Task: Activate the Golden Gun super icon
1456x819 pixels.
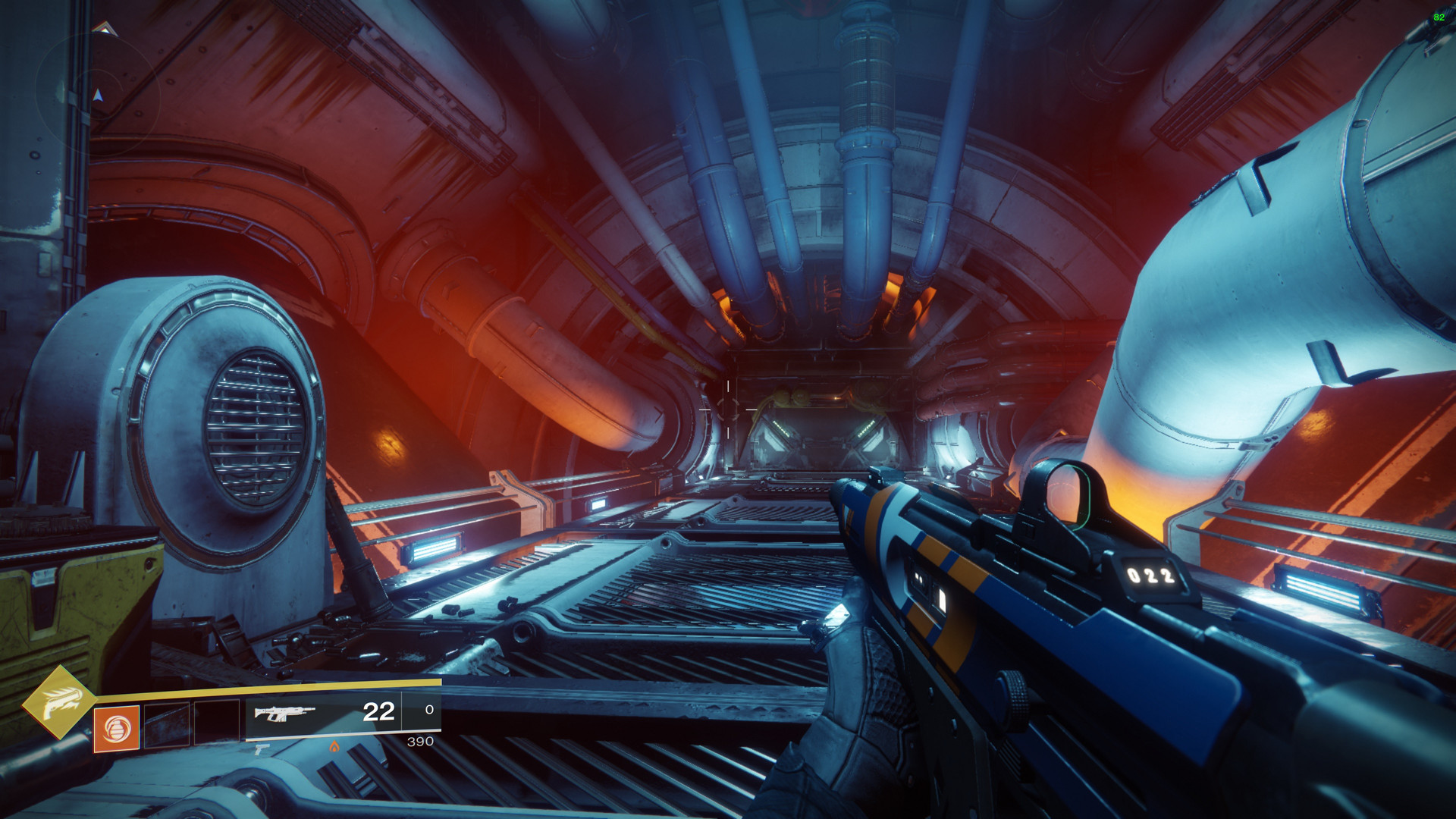Action: tap(58, 702)
